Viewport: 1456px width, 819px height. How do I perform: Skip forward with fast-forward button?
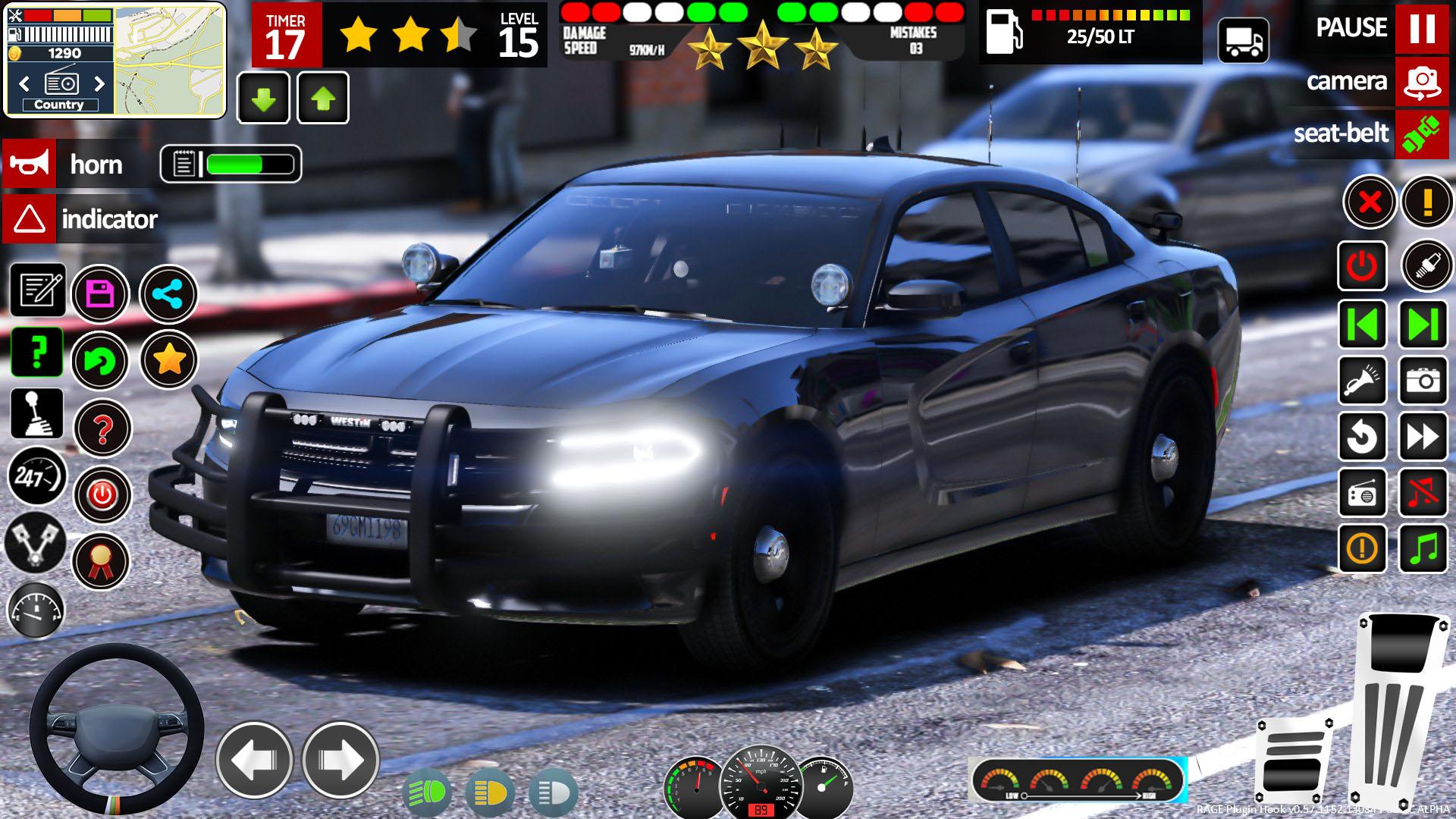pyautogui.click(x=1423, y=437)
